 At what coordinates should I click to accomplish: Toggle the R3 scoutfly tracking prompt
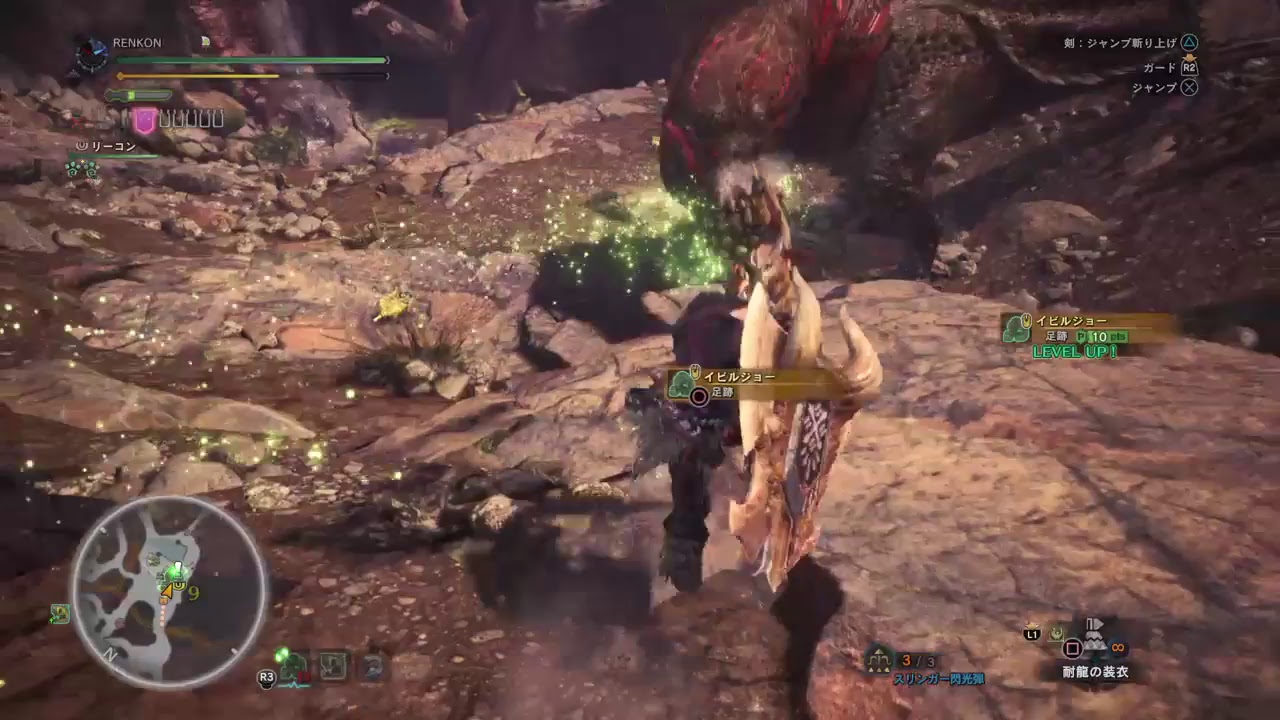[x=266, y=677]
